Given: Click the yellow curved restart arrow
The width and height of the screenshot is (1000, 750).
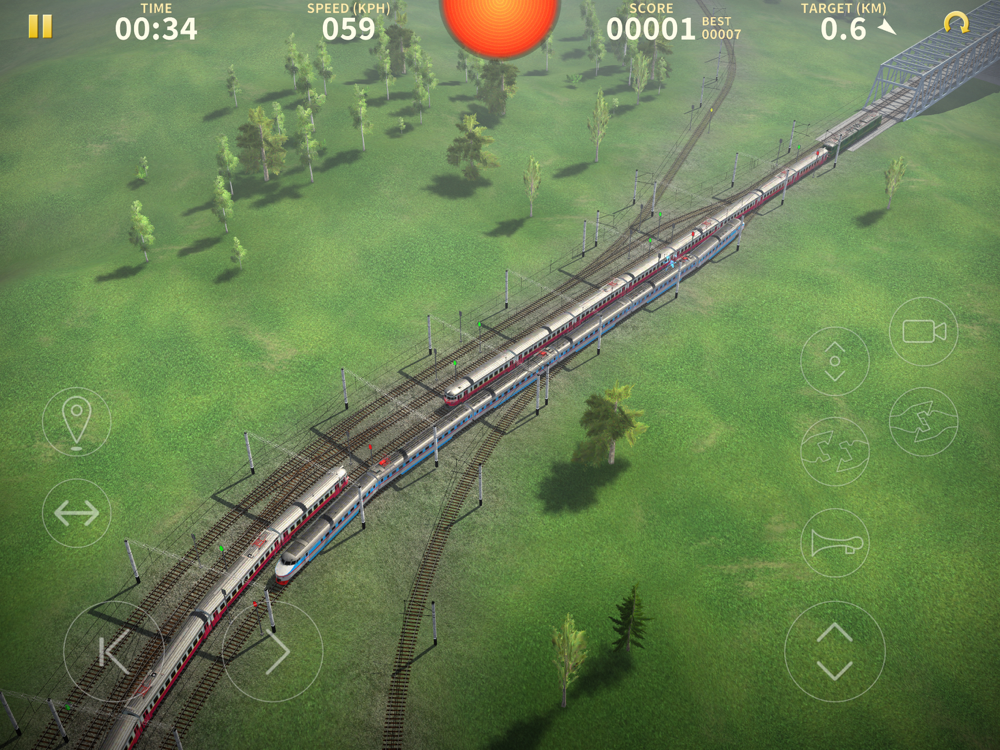Looking at the screenshot, I should [956, 24].
